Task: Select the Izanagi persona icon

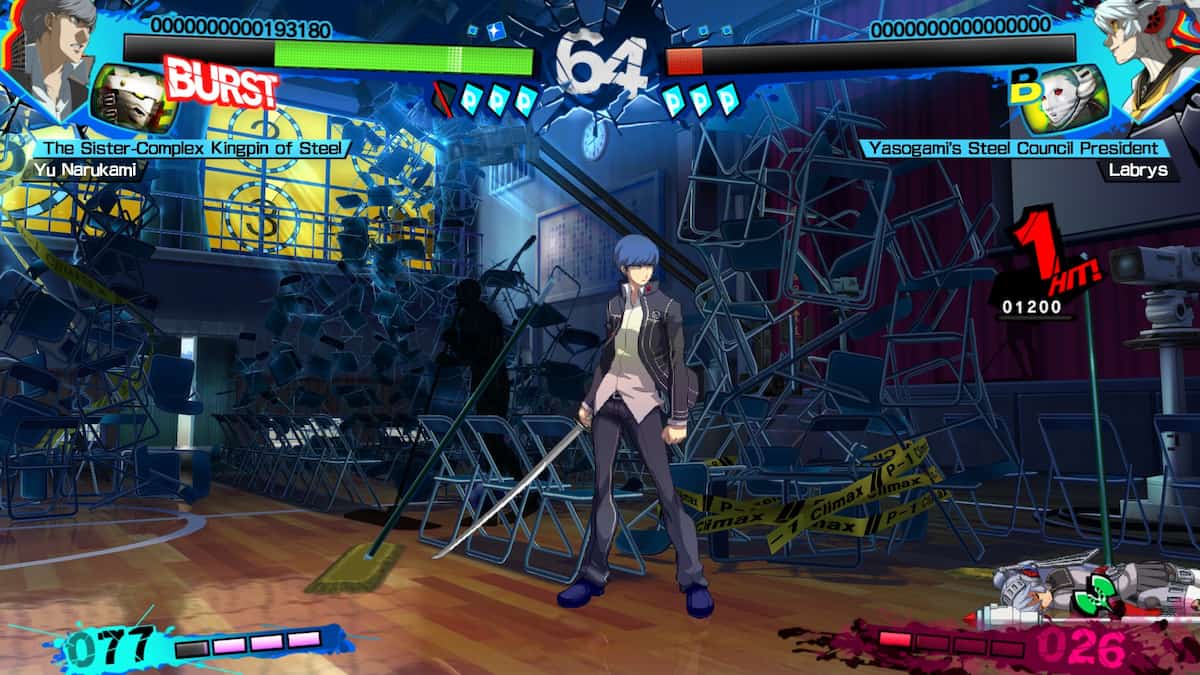Action: [x=132, y=100]
